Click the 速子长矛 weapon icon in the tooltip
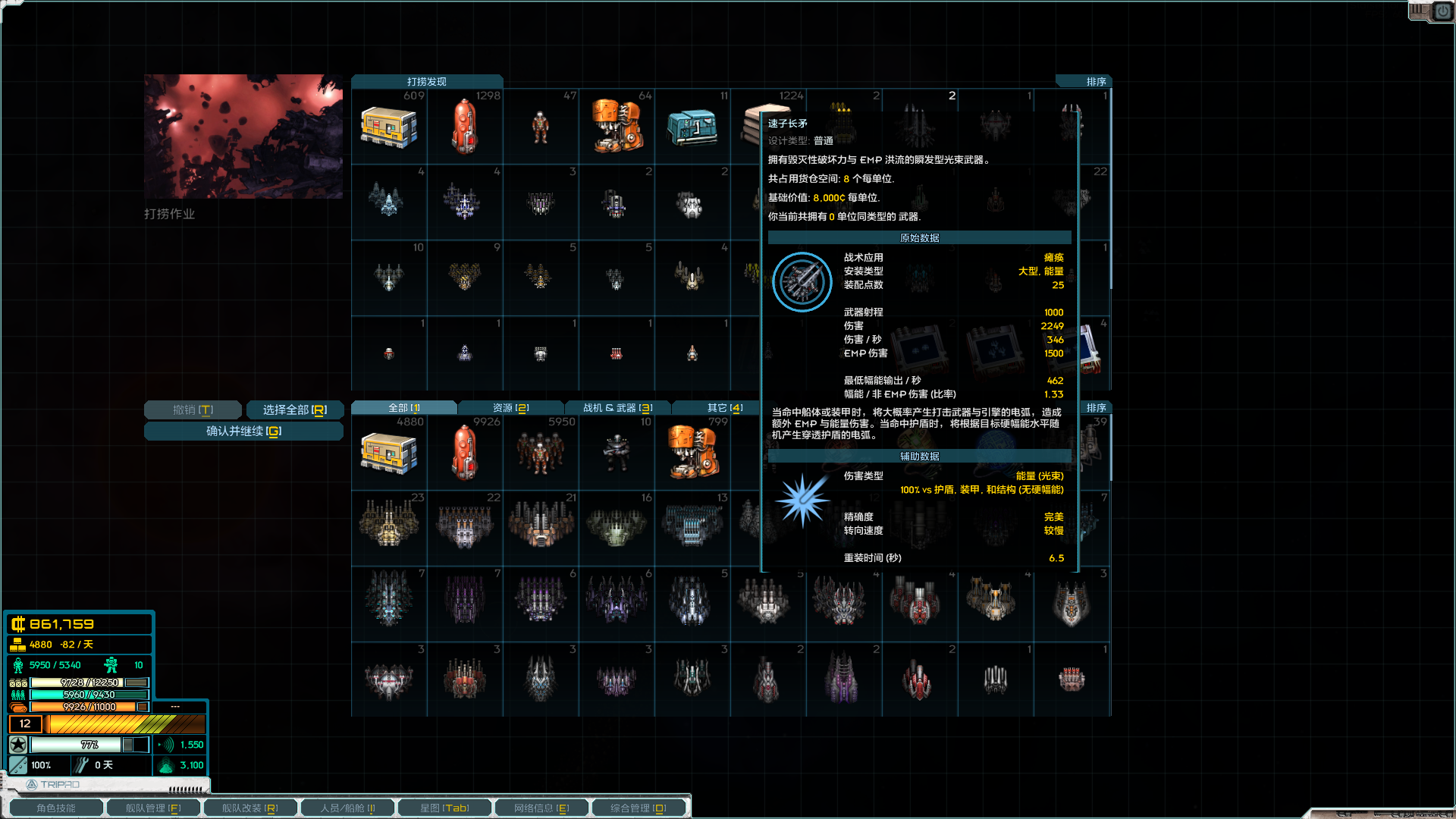The height and width of the screenshot is (819, 1456). (x=802, y=281)
